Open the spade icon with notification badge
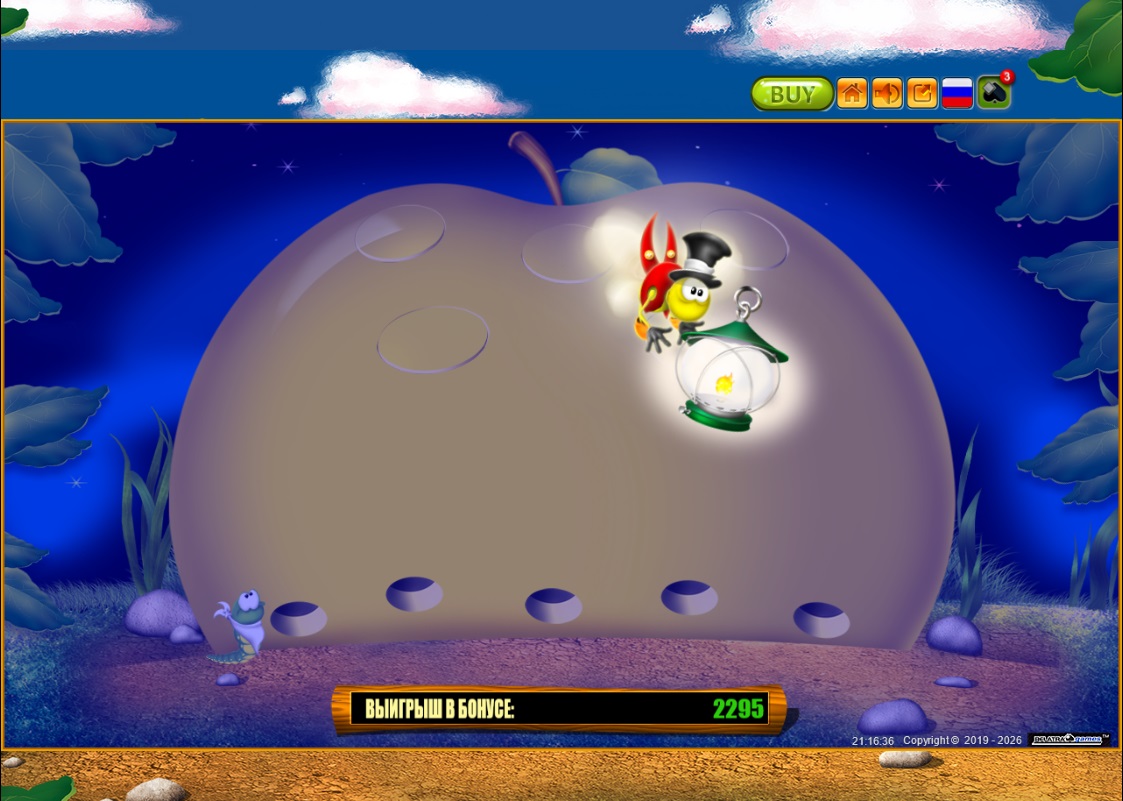Viewport: 1123px width, 801px height. tap(993, 93)
